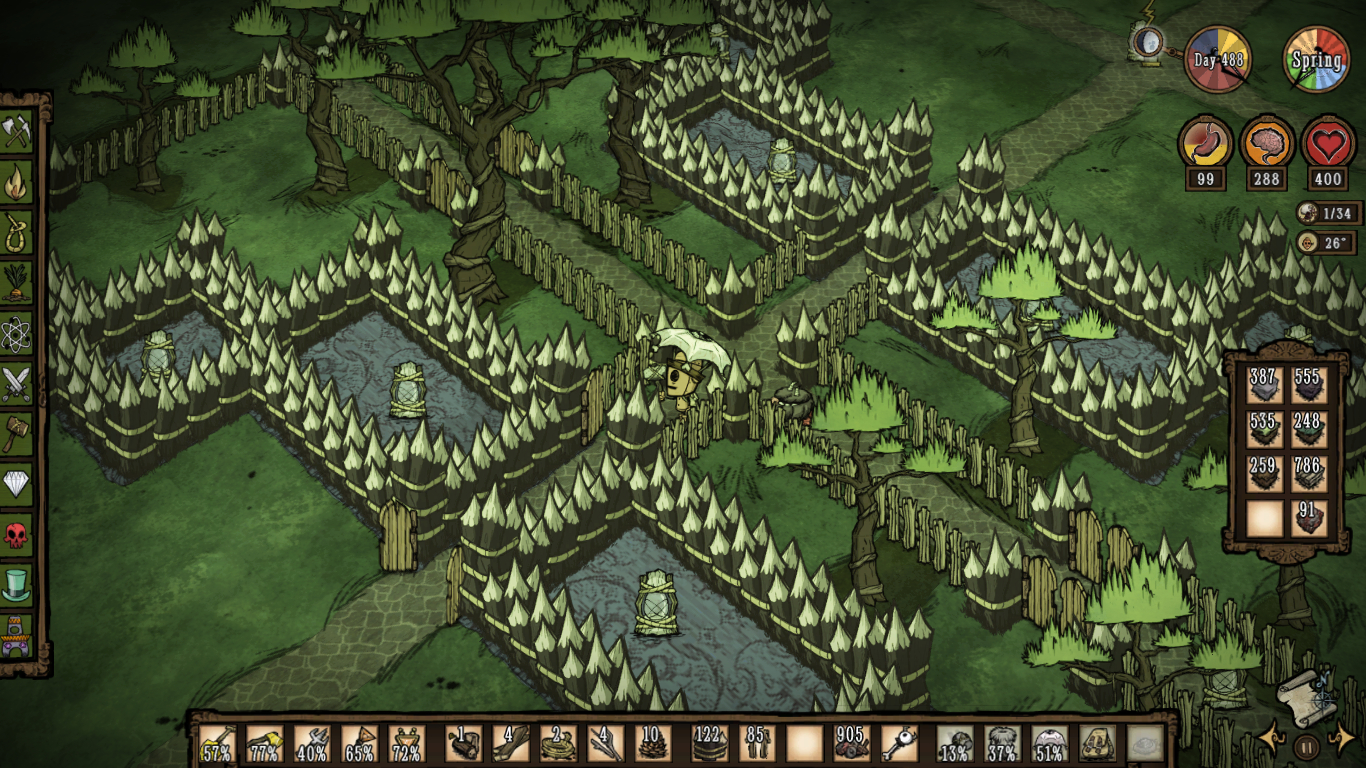Switch to the Refine diamond tab
This screenshot has width=1366, height=768.
(17, 484)
